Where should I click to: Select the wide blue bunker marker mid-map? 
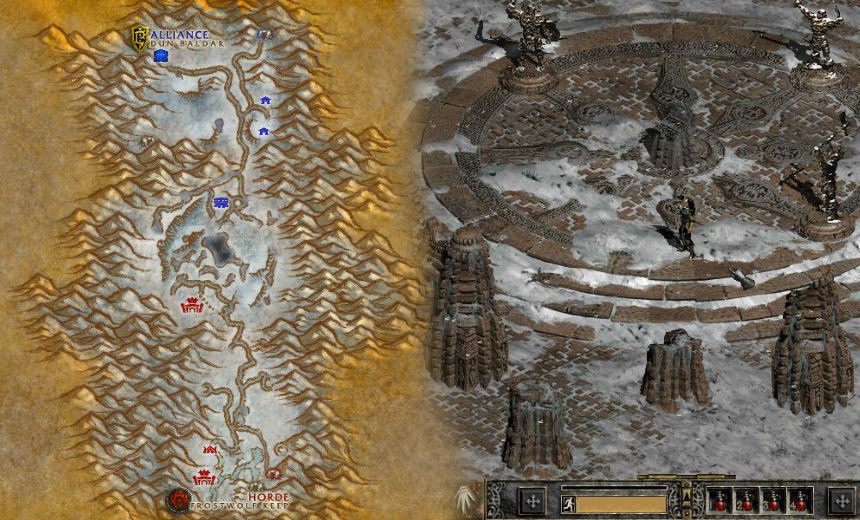point(221,203)
